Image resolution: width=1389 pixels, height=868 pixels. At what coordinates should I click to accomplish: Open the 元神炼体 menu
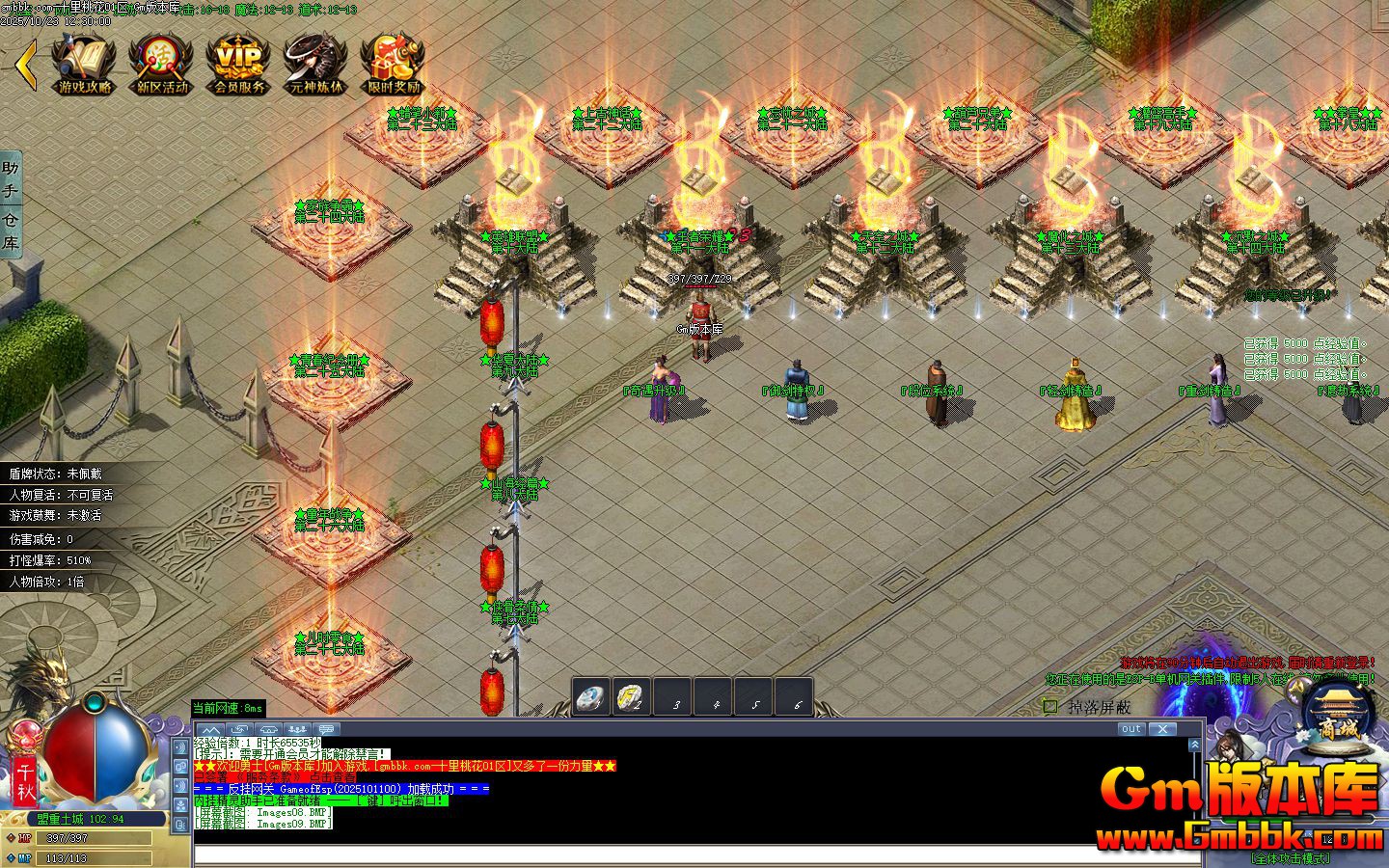(315, 64)
